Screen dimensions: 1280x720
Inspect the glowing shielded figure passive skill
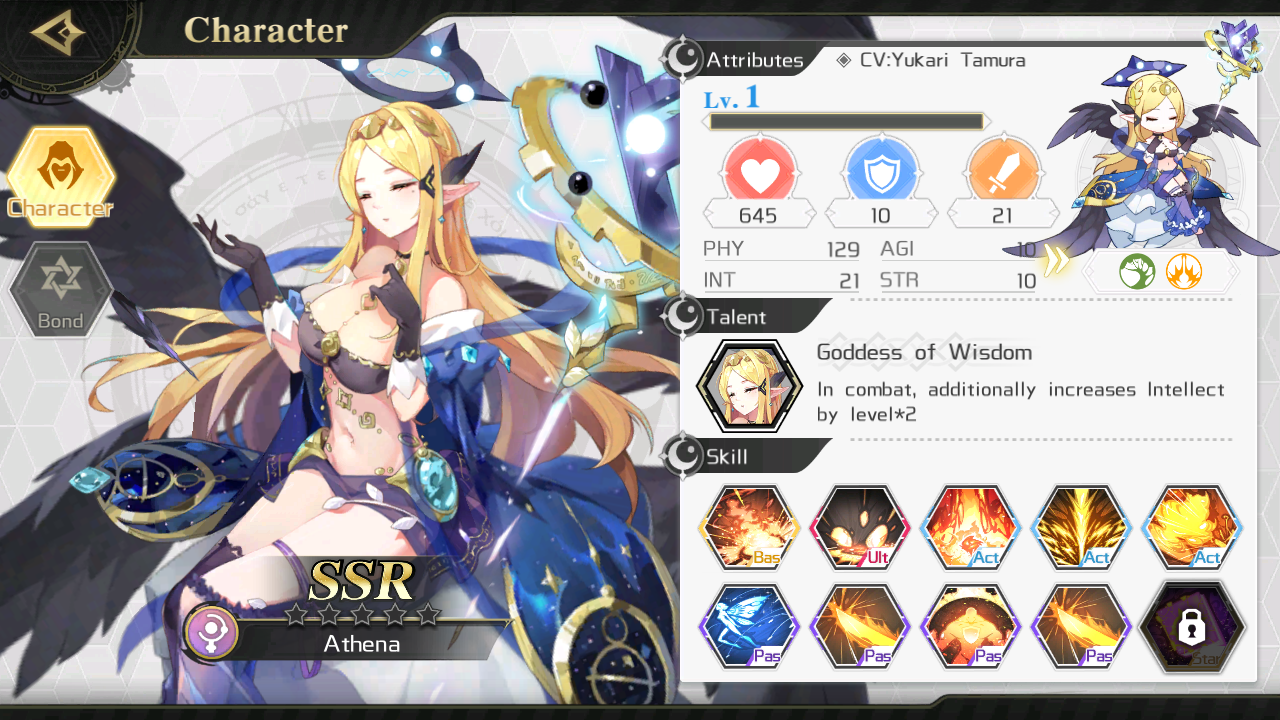(x=969, y=627)
